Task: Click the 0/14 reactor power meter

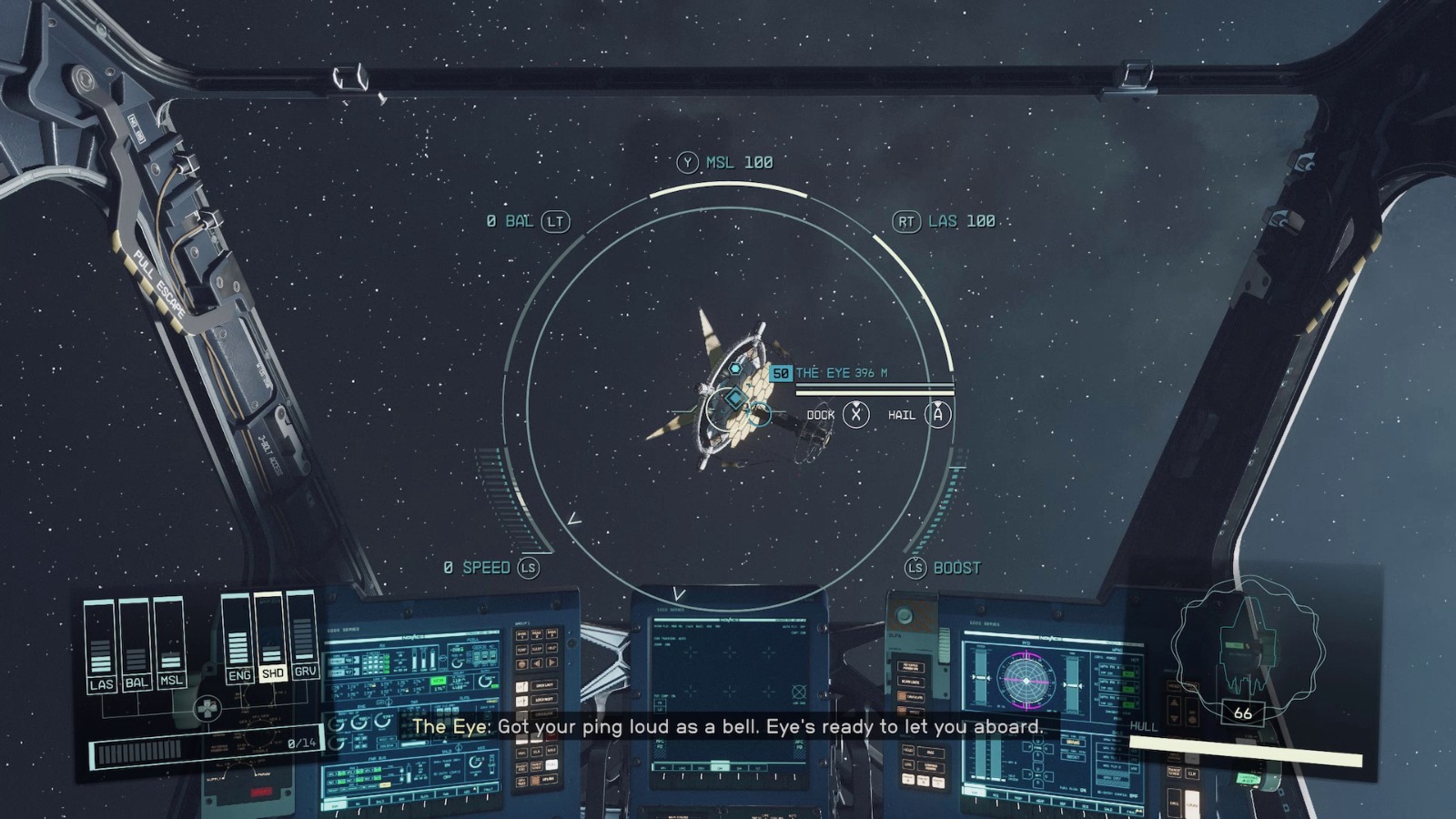Action: pos(301,745)
